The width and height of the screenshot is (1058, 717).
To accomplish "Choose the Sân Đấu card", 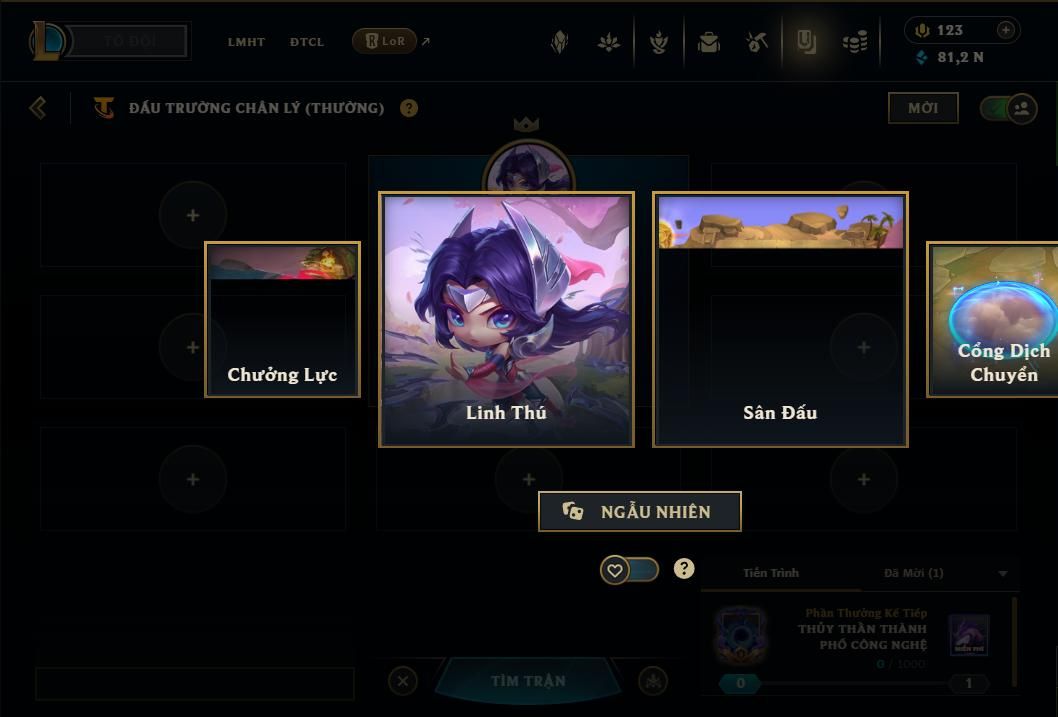I will click(x=780, y=319).
